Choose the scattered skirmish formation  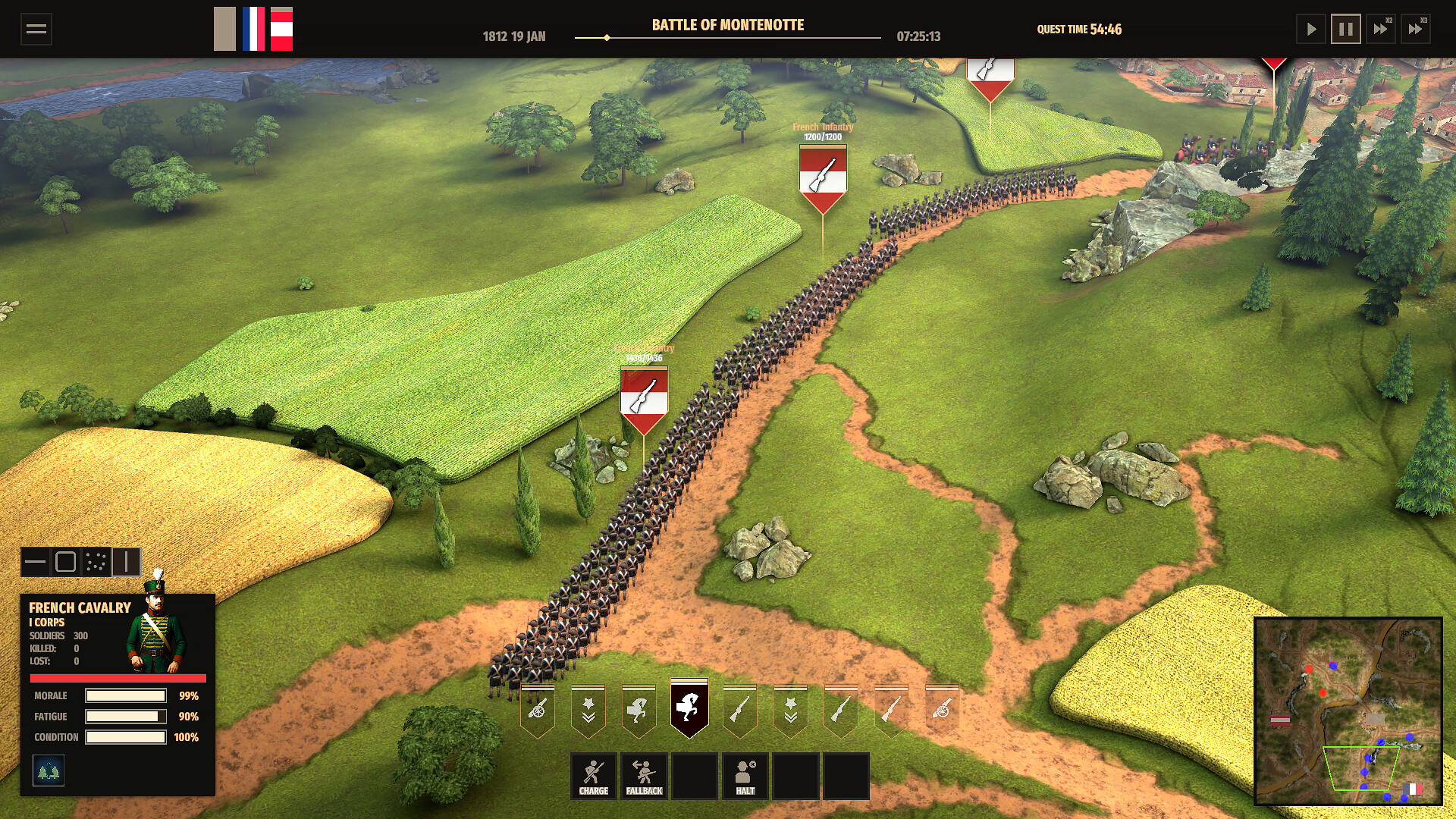coord(96,562)
